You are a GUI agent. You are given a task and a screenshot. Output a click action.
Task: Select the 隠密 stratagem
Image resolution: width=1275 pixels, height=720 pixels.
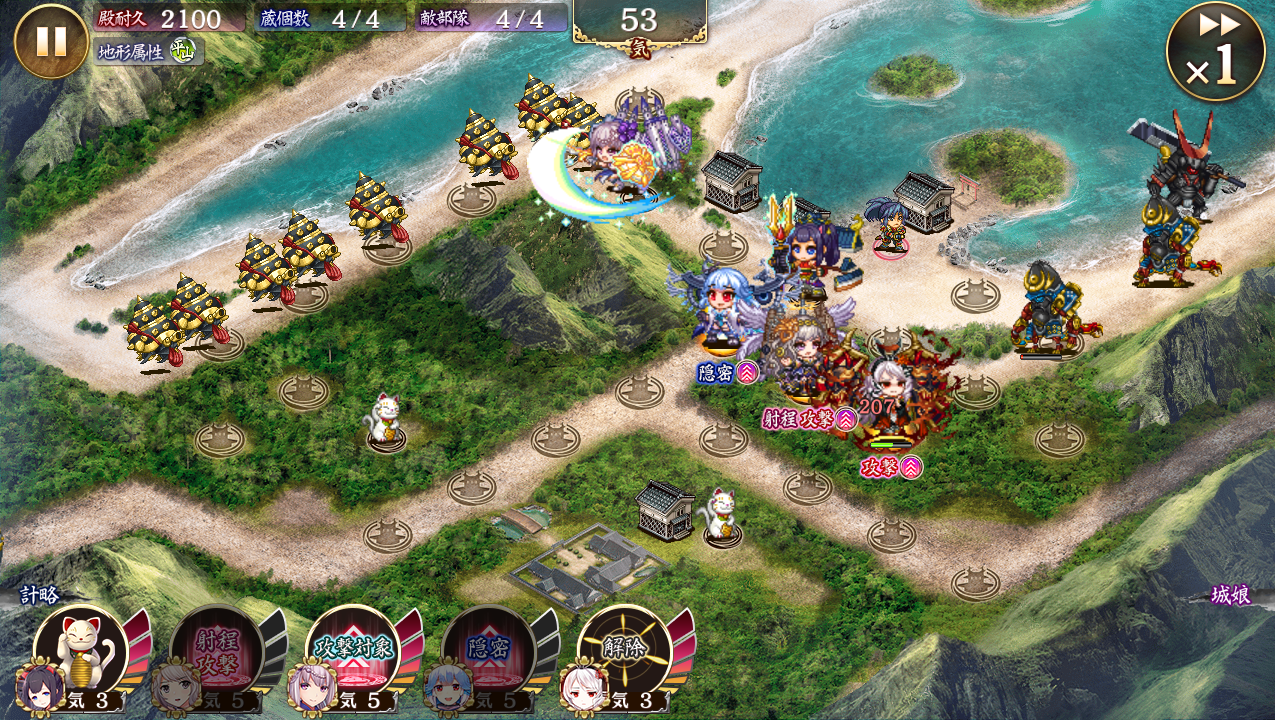click(489, 650)
